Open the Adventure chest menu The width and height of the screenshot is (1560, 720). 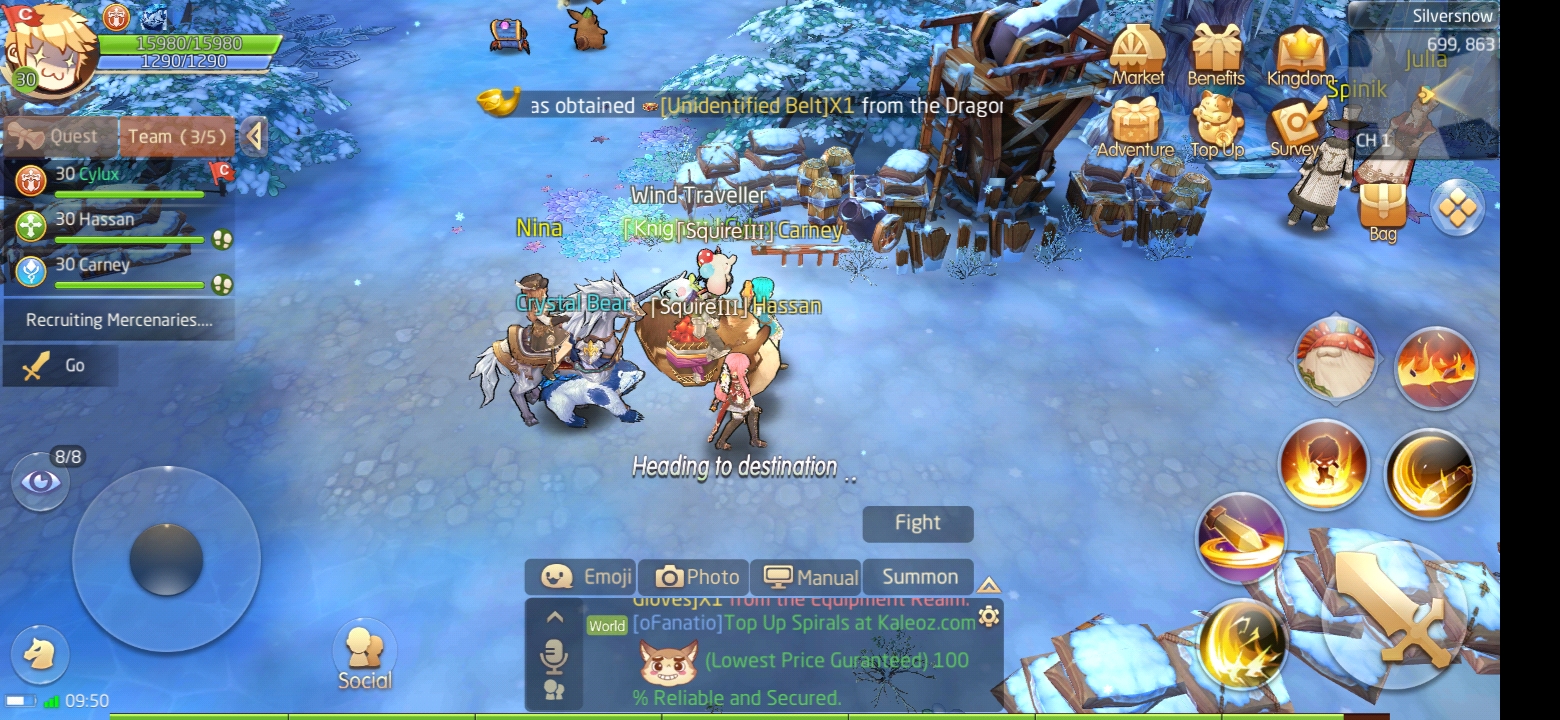point(1135,128)
